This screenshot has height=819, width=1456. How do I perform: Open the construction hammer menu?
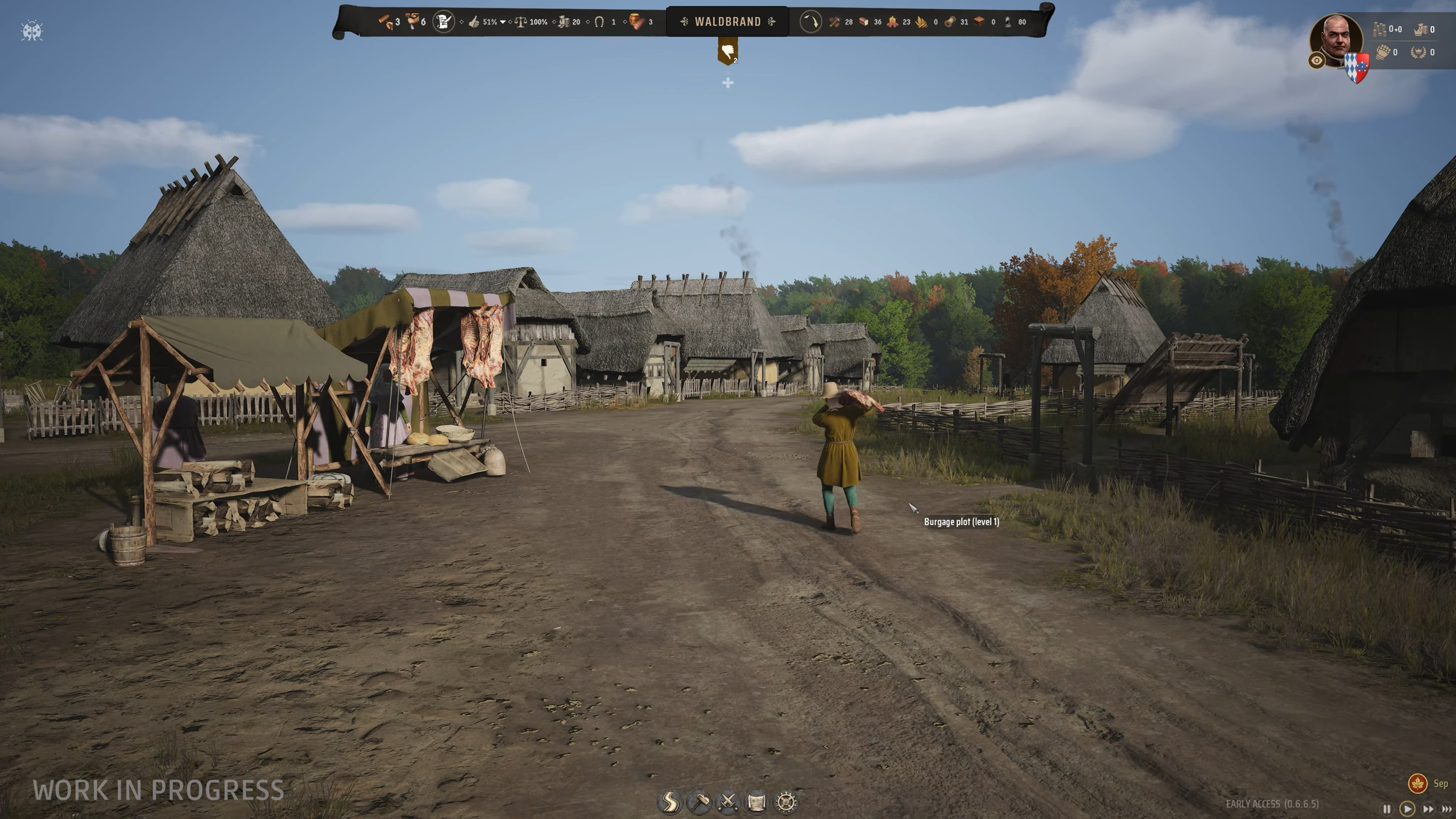699,802
